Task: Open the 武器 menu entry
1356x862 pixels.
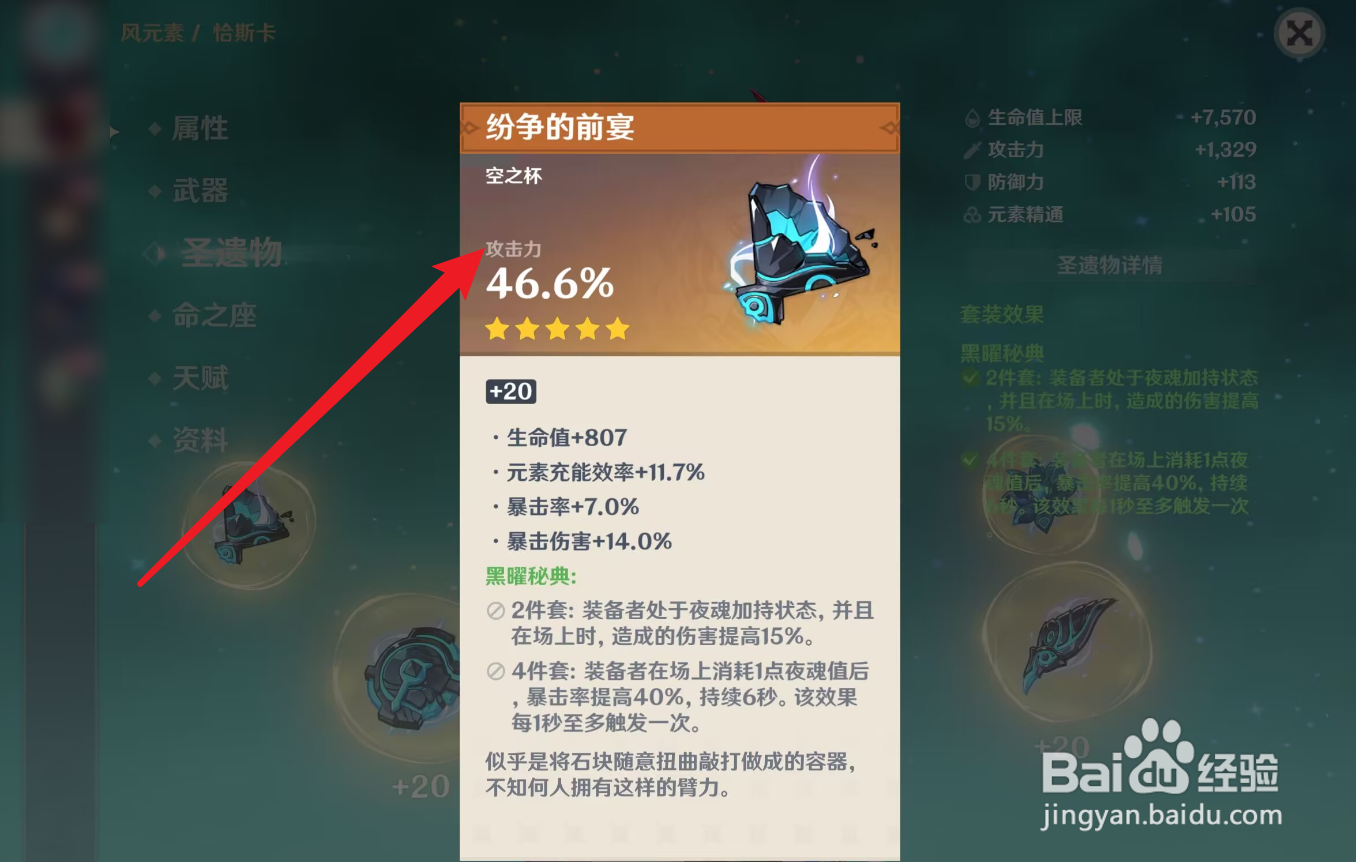Action: [198, 191]
